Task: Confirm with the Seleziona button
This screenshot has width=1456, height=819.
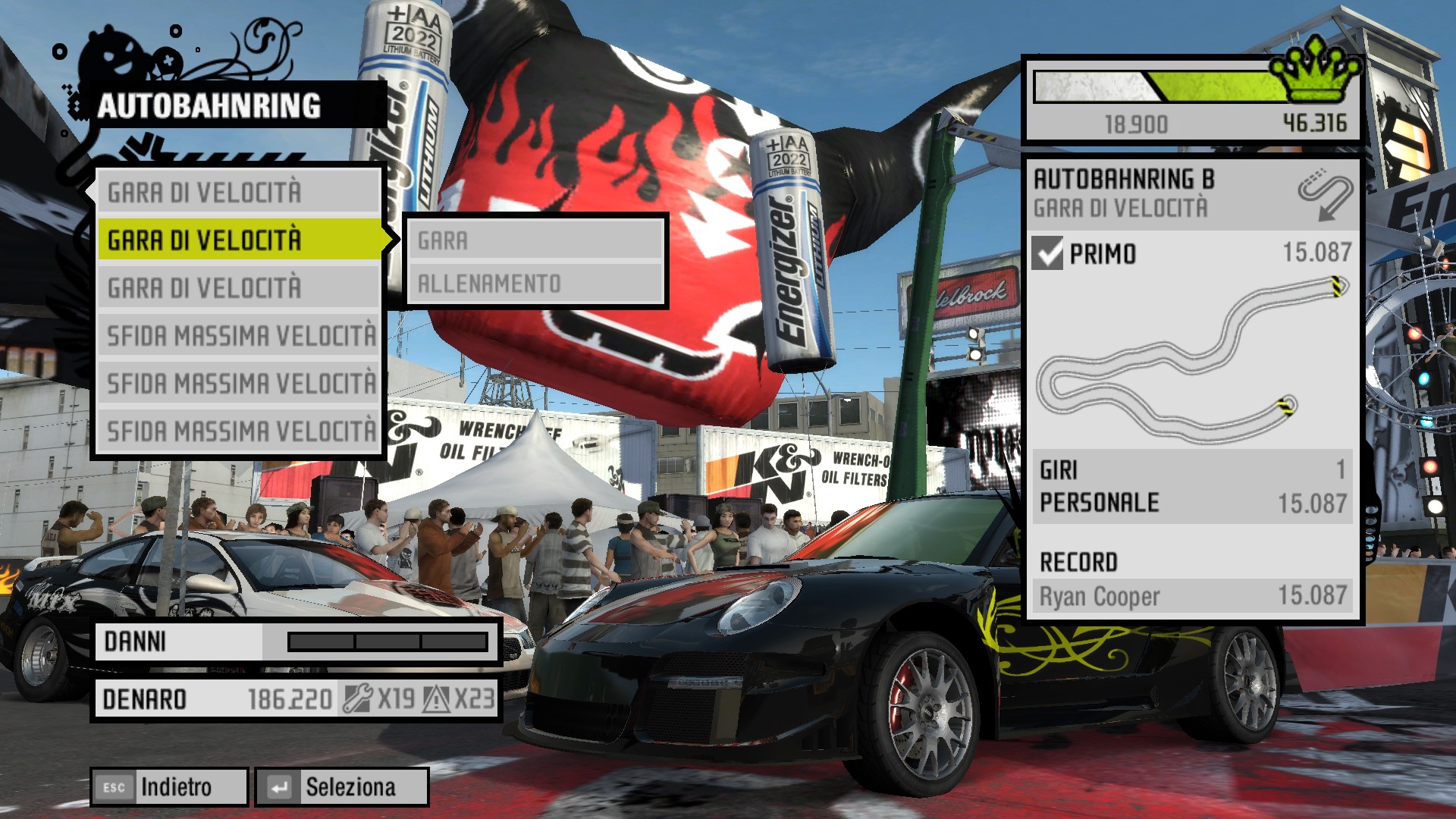Action: (x=342, y=787)
